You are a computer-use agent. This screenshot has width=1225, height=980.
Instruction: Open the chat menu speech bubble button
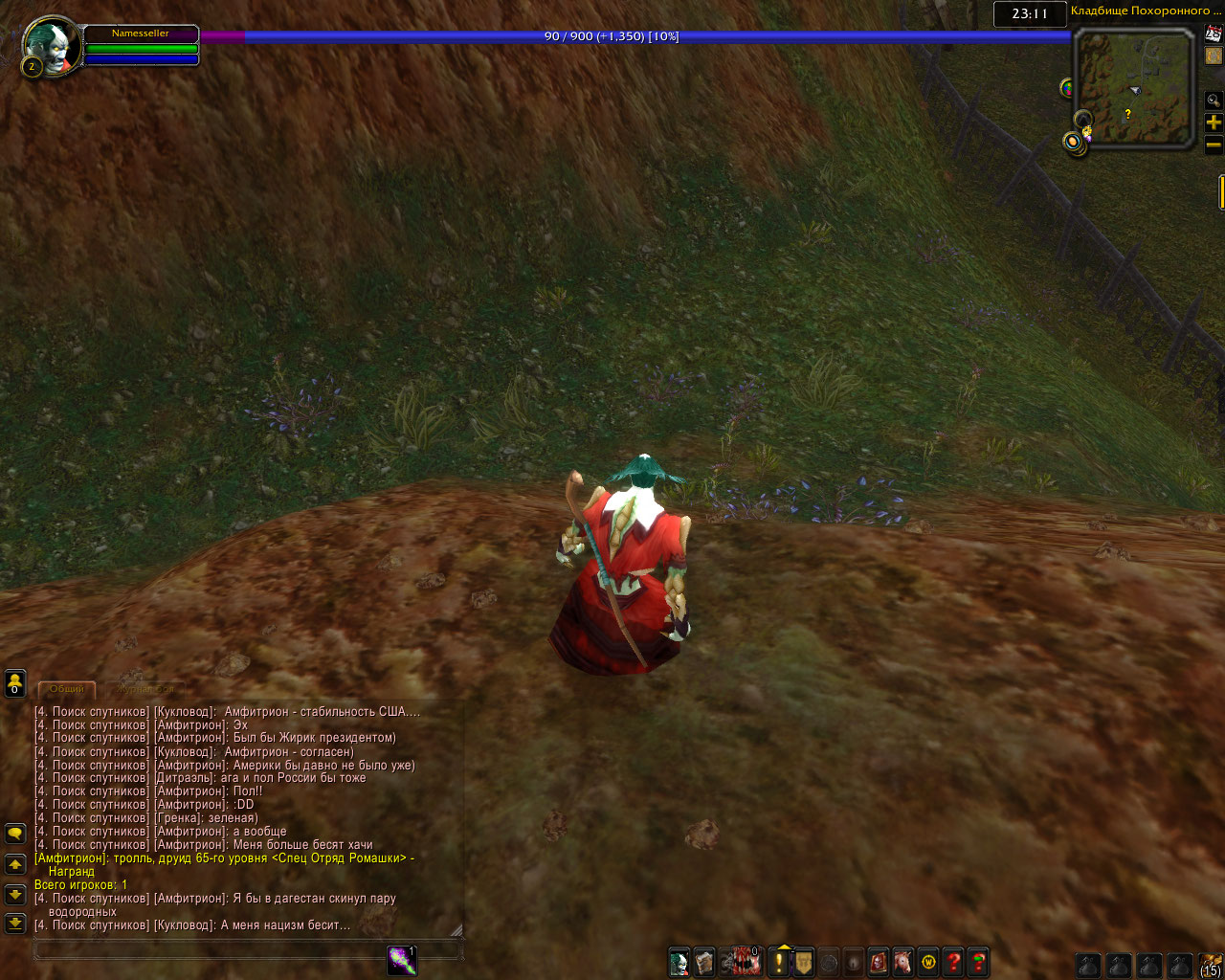pyautogui.click(x=15, y=834)
